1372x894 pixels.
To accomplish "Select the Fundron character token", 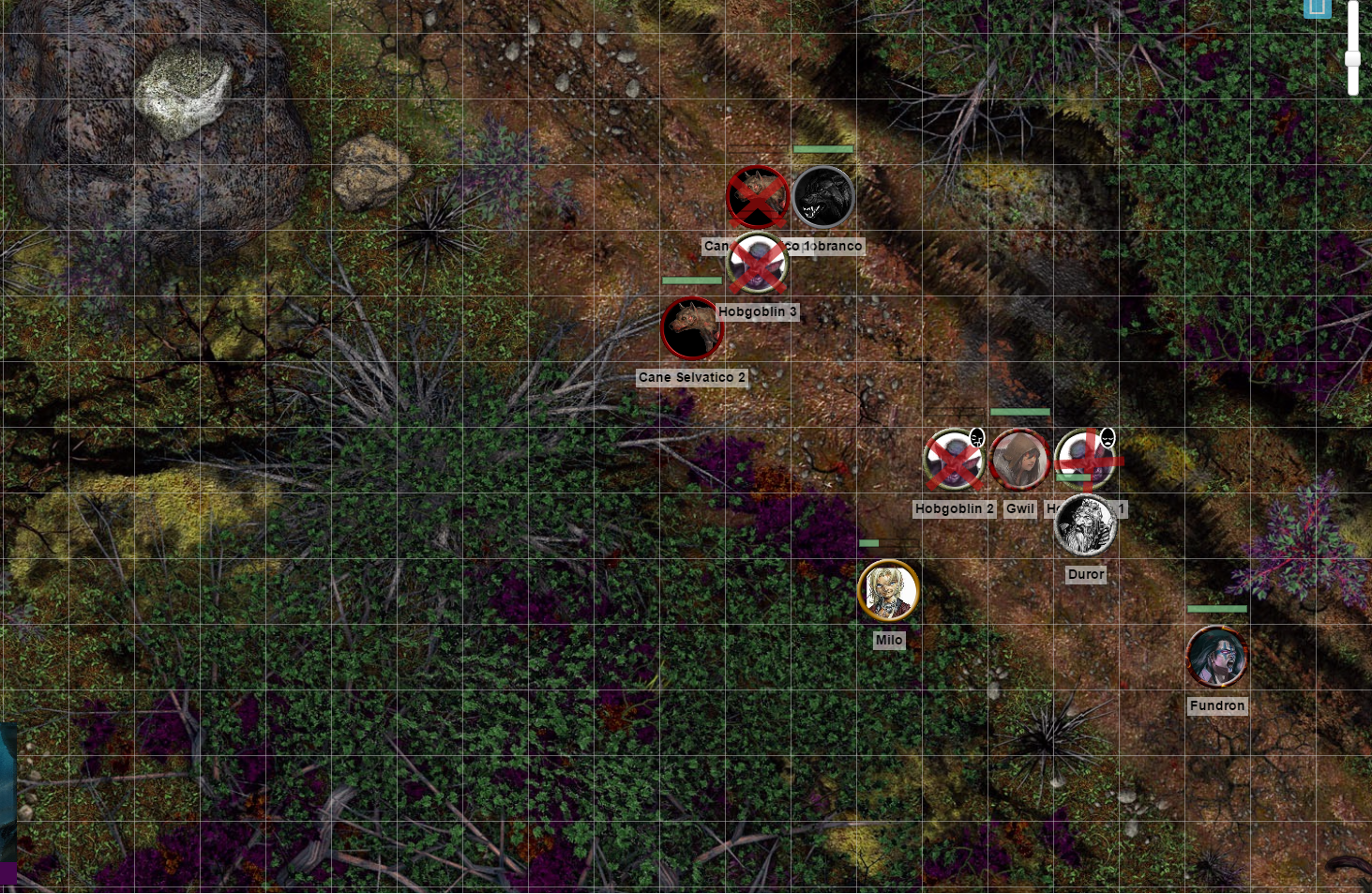I will tap(1216, 657).
